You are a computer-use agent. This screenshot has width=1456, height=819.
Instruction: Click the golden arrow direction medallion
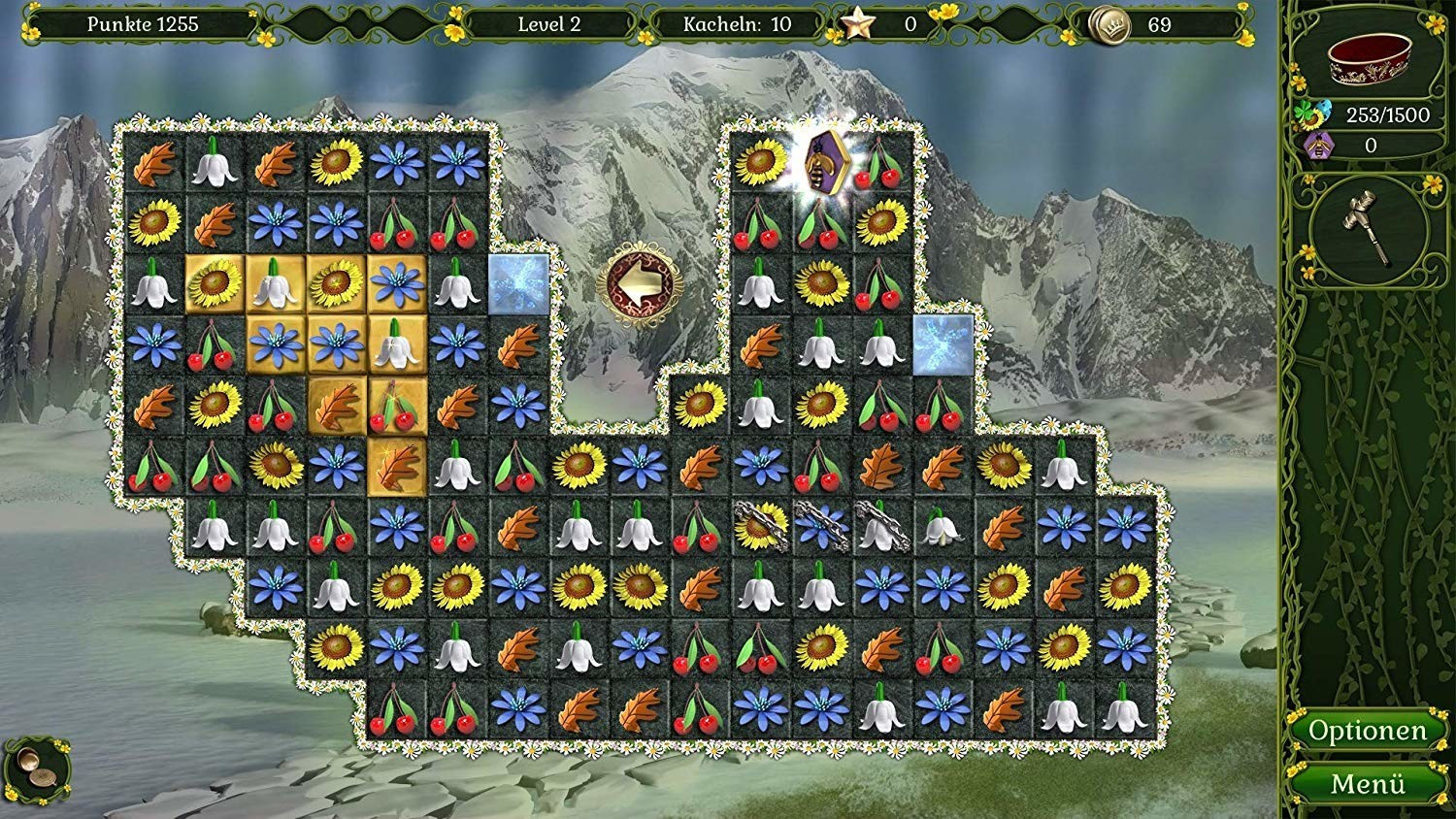click(x=641, y=282)
